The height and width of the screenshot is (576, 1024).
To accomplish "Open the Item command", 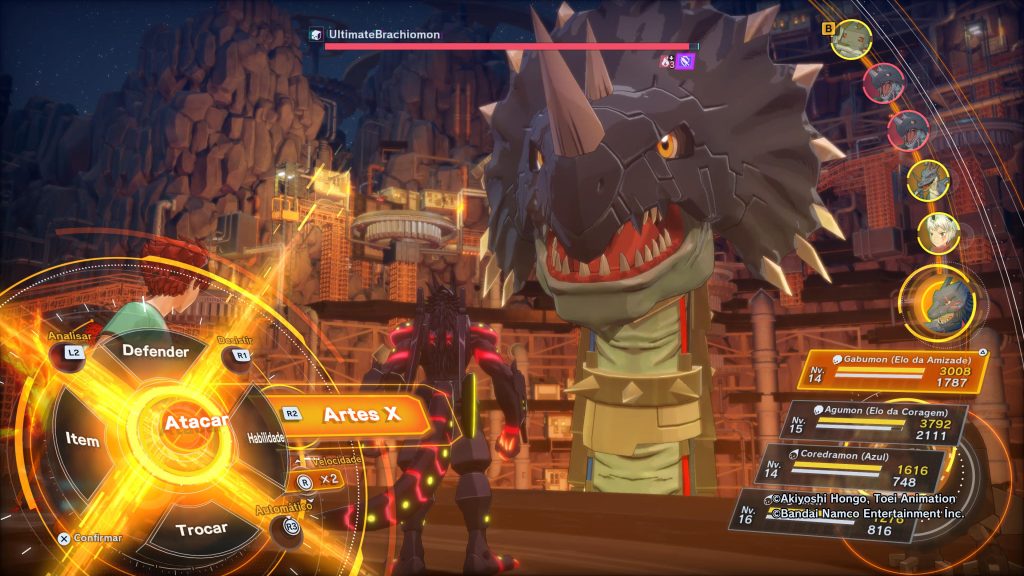I will 83,440.
